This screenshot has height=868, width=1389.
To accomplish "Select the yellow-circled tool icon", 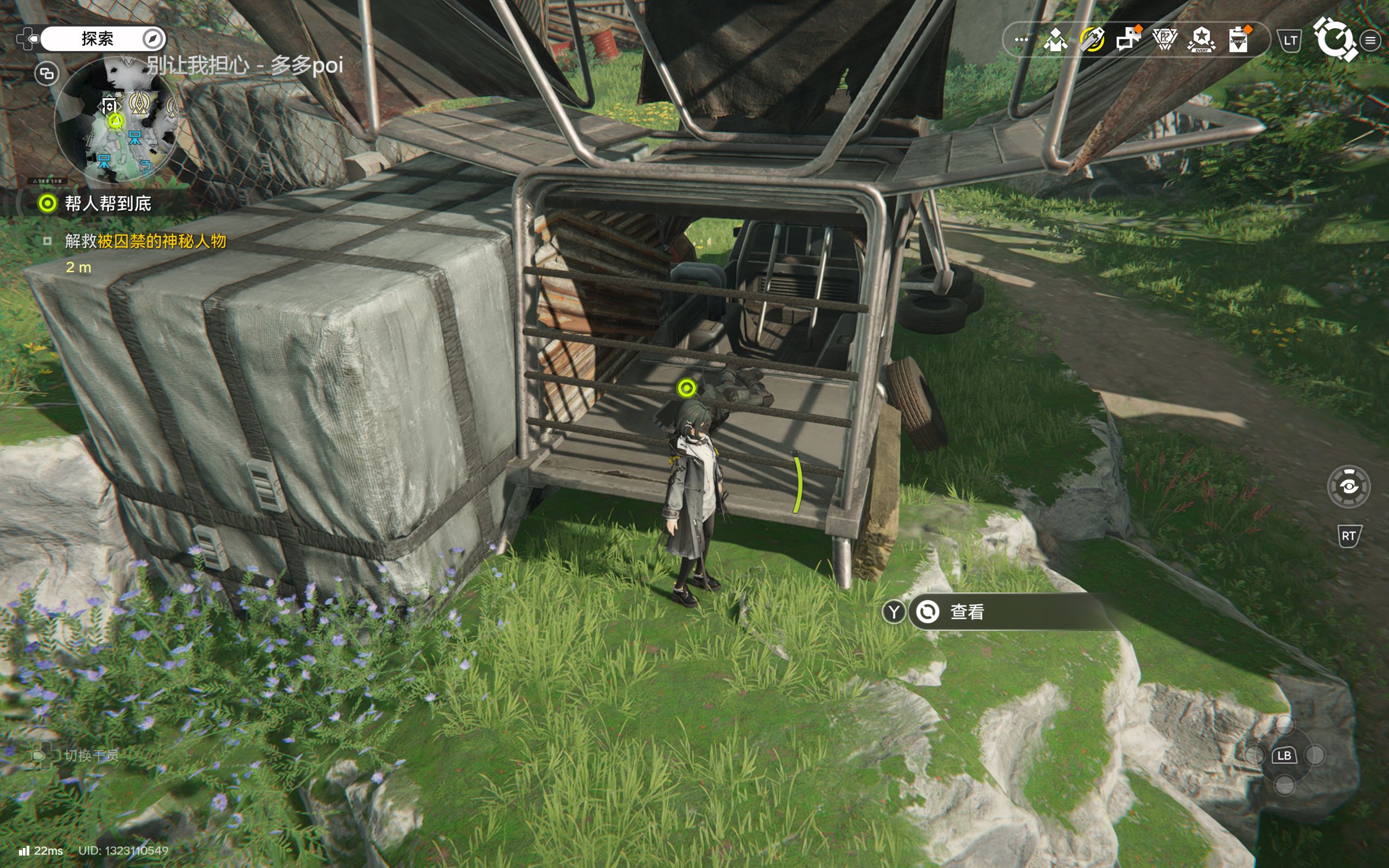I will 1092,40.
